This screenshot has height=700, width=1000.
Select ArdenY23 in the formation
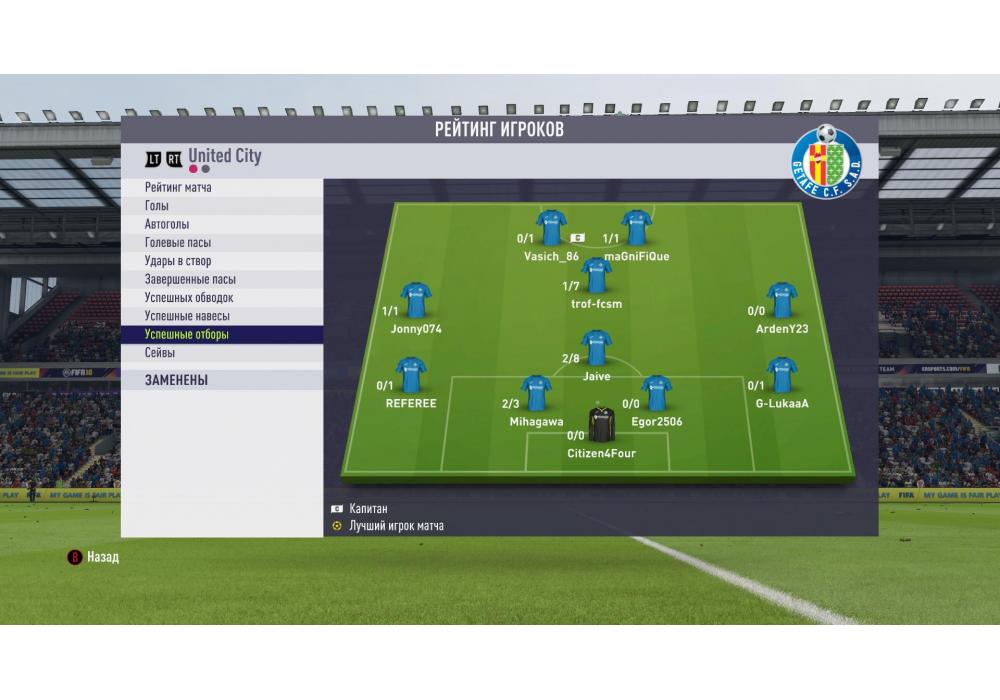(781, 300)
